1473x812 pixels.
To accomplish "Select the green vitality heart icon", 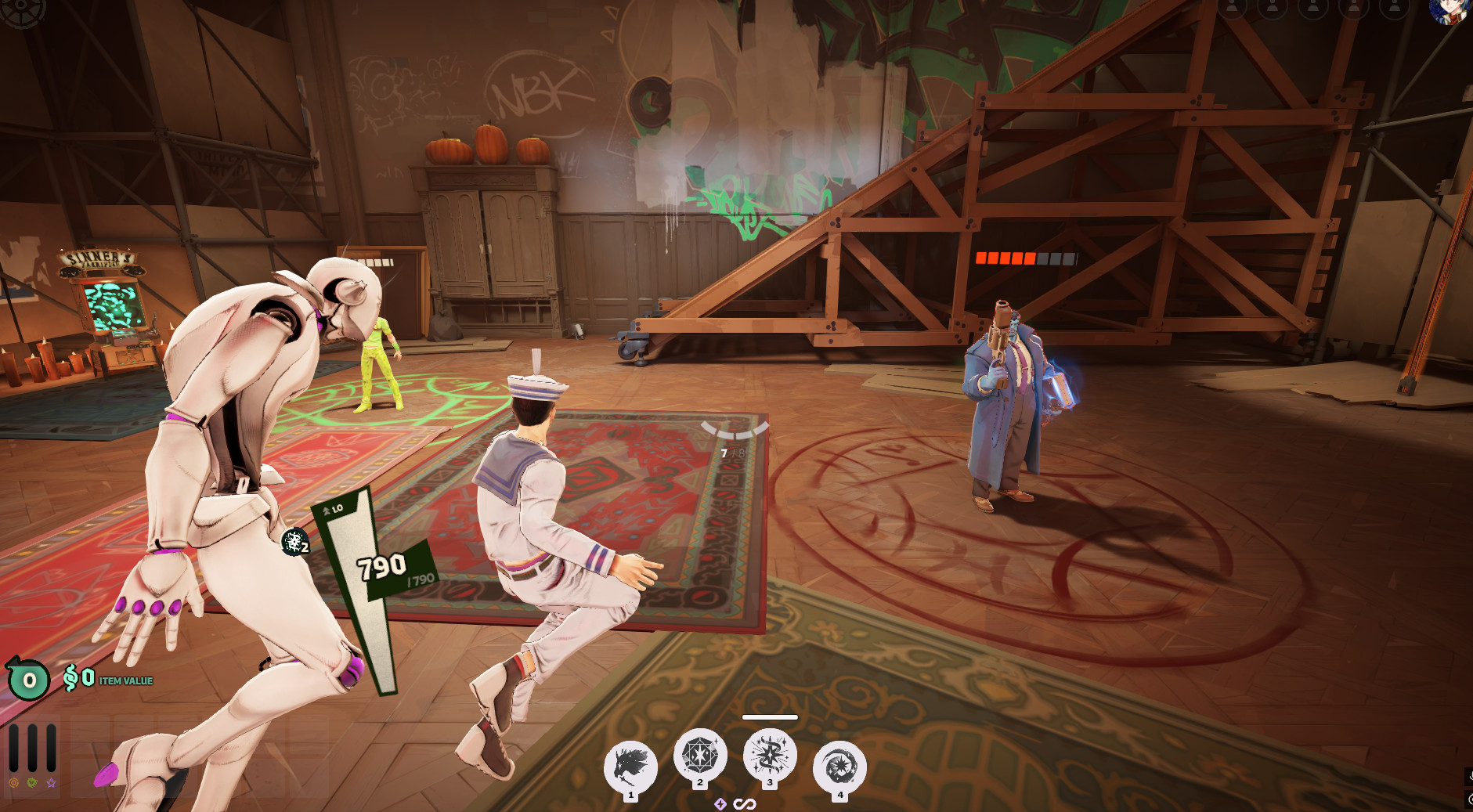I will point(32,782).
